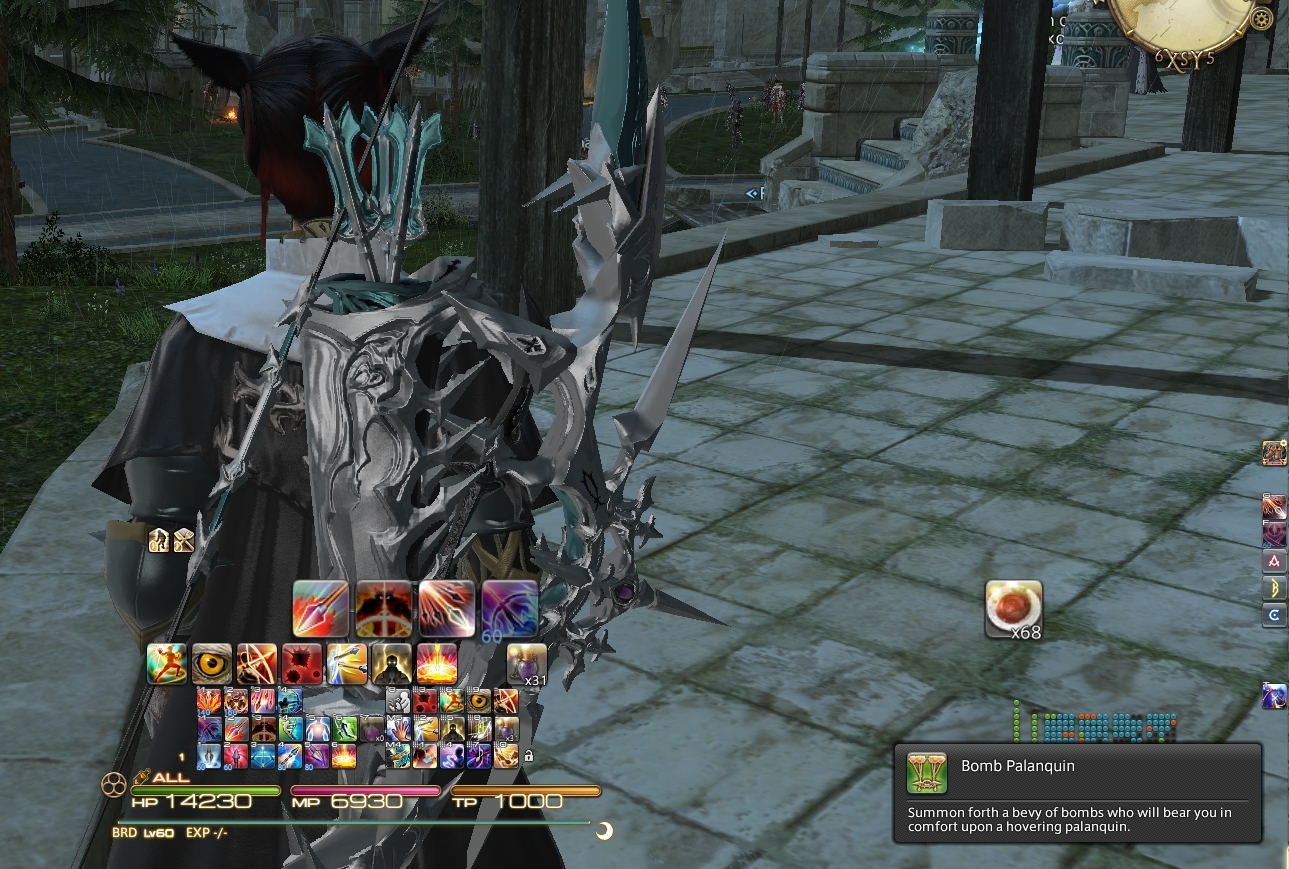Image resolution: width=1289 pixels, height=869 pixels.
Task: Activate the purple Empyreal Arrow bow skill
Action: coord(510,608)
